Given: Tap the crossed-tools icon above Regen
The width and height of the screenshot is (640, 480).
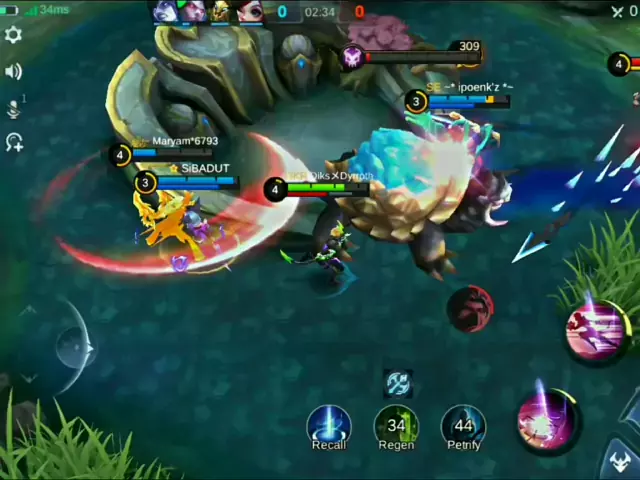Looking at the screenshot, I should click(x=398, y=383).
